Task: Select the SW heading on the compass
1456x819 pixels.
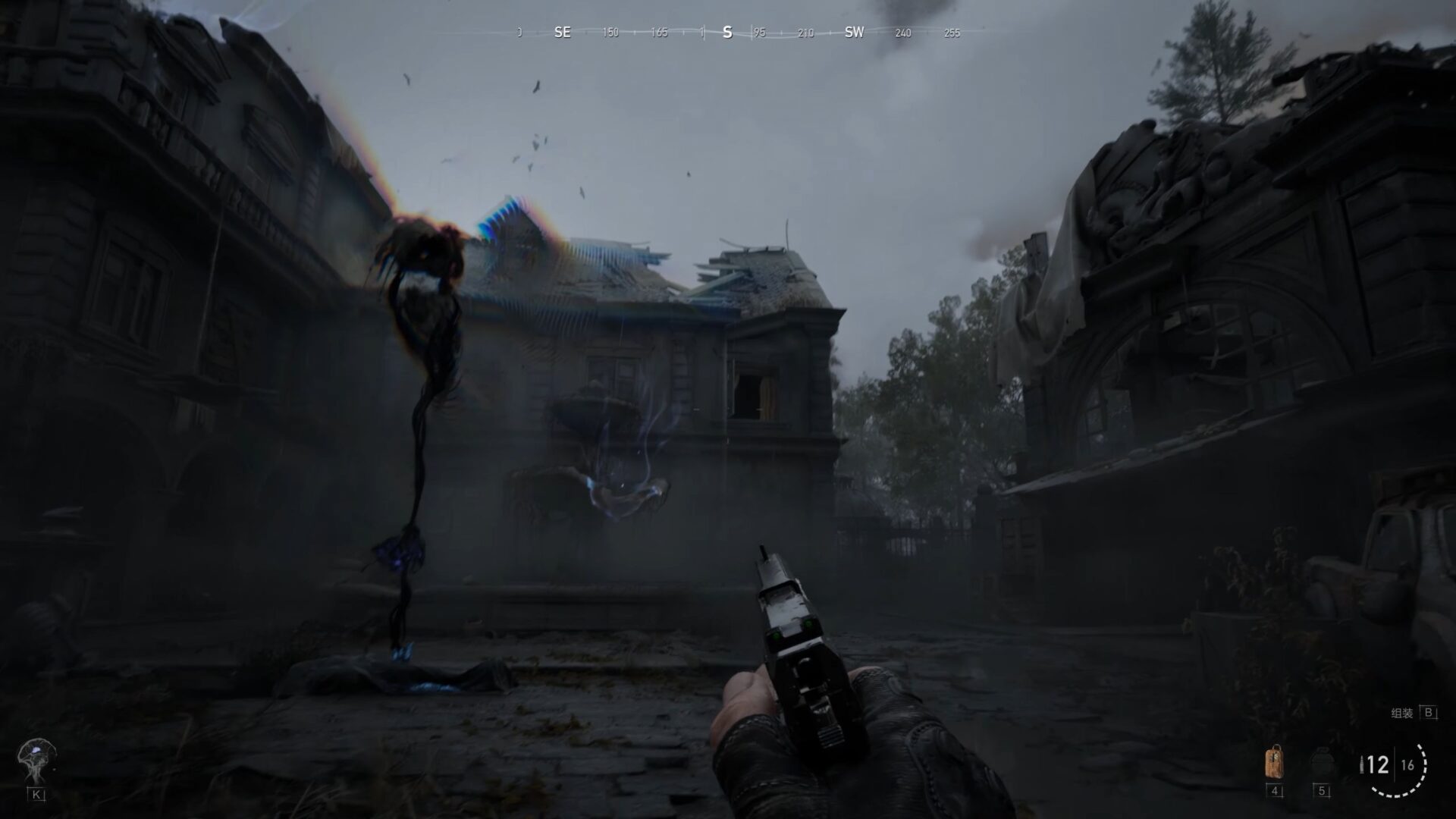Action: click(x=853, y=33)
